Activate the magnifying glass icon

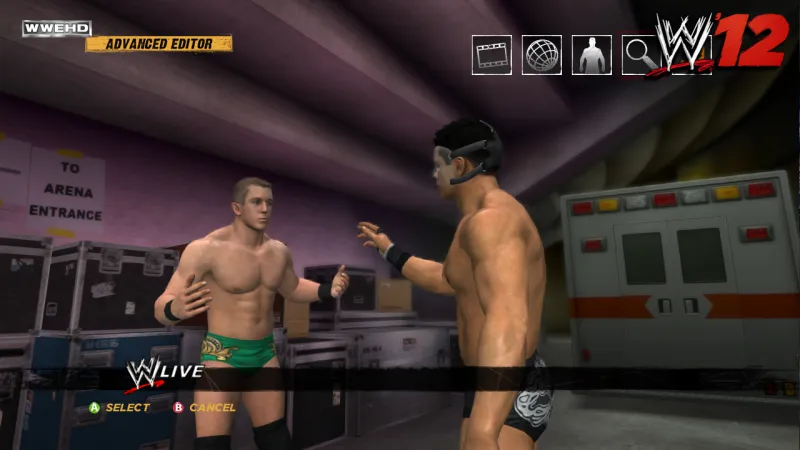click(639, 55)
